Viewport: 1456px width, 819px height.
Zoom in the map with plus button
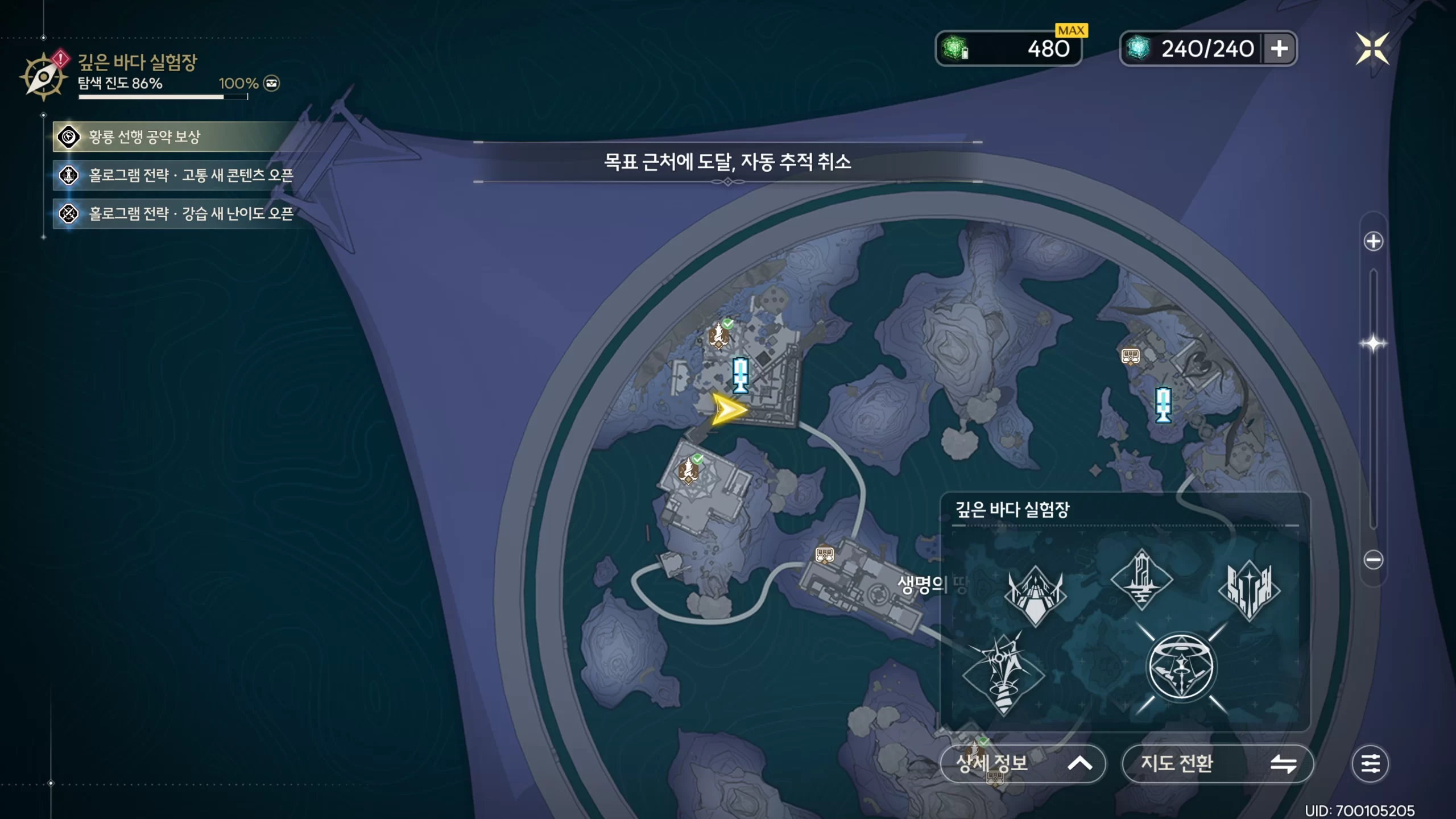1373,241
